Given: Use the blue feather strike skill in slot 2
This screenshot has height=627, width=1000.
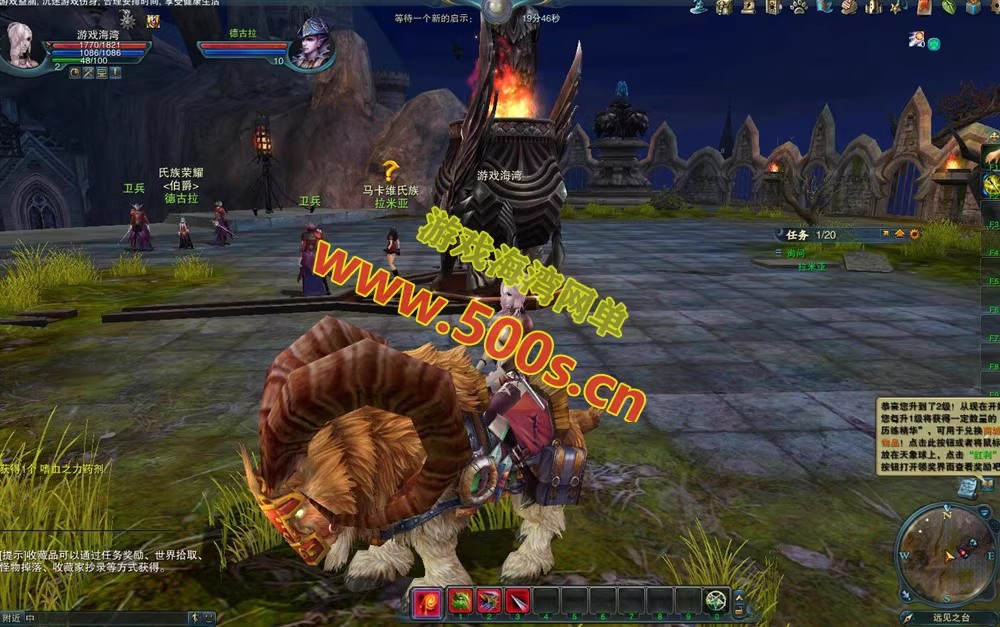Looking at the screenshot, I should 490,601.
